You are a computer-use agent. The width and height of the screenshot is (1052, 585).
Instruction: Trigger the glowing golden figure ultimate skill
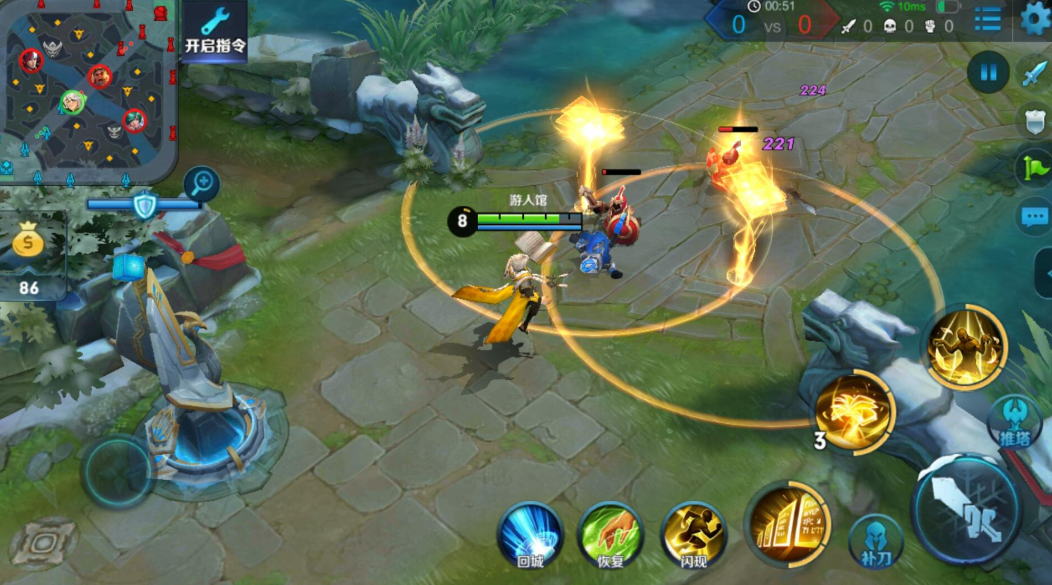tap(964, 347)
